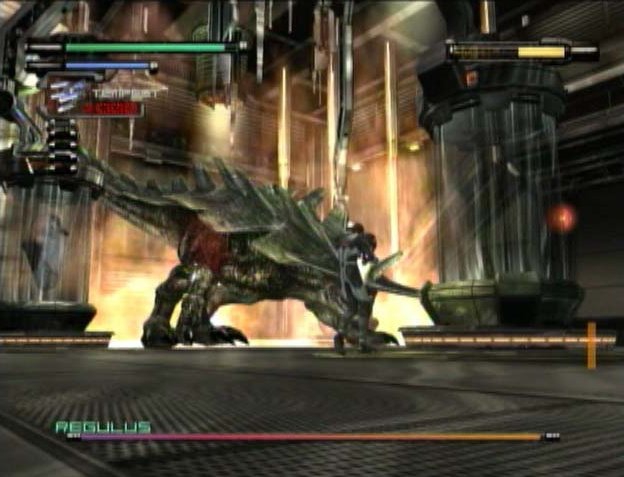Screen dimensions: 624x477
Task: Select the equipped weapon icon panel
Action: point(93,96)
